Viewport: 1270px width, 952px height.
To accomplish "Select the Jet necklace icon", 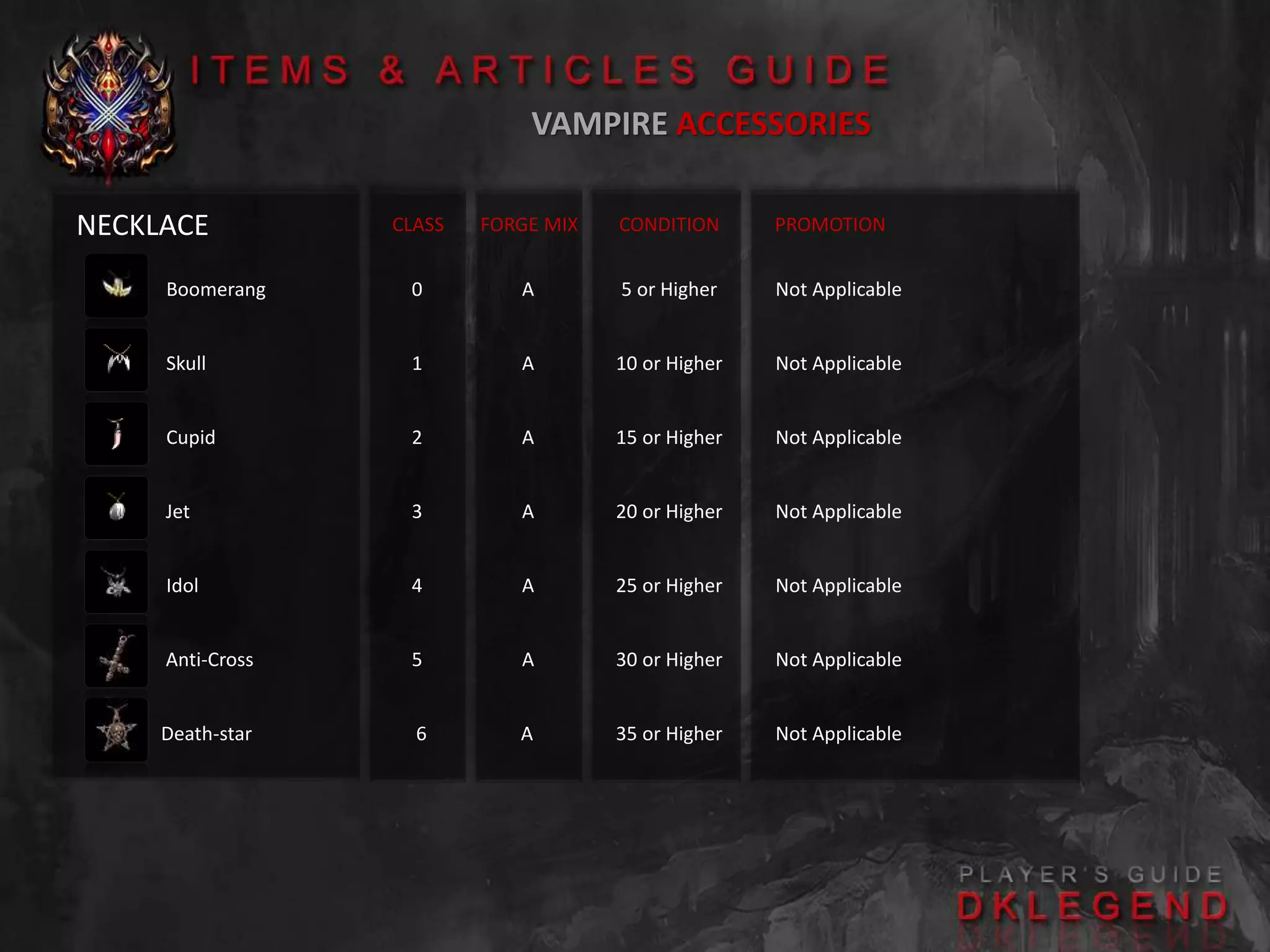I will (x=117, y=508).
